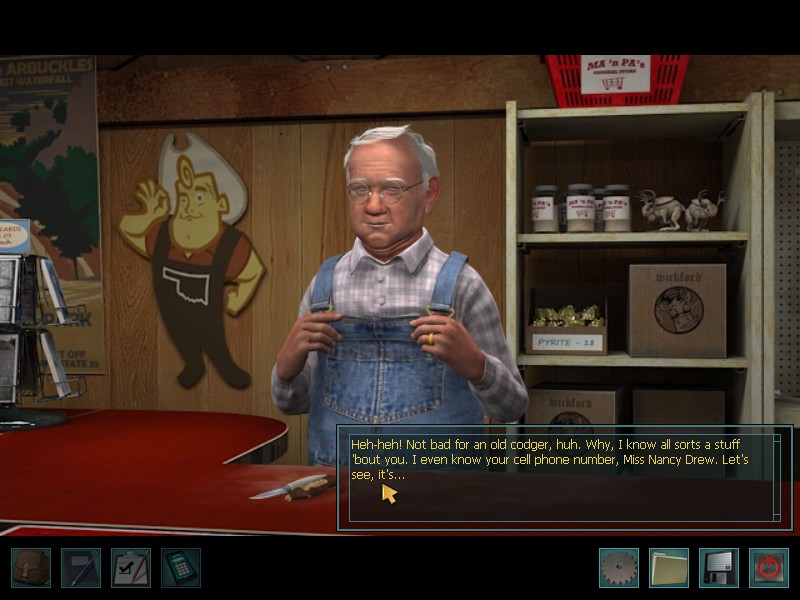Open the inventory bag
The image size is (800, 600).
[31, 568]
